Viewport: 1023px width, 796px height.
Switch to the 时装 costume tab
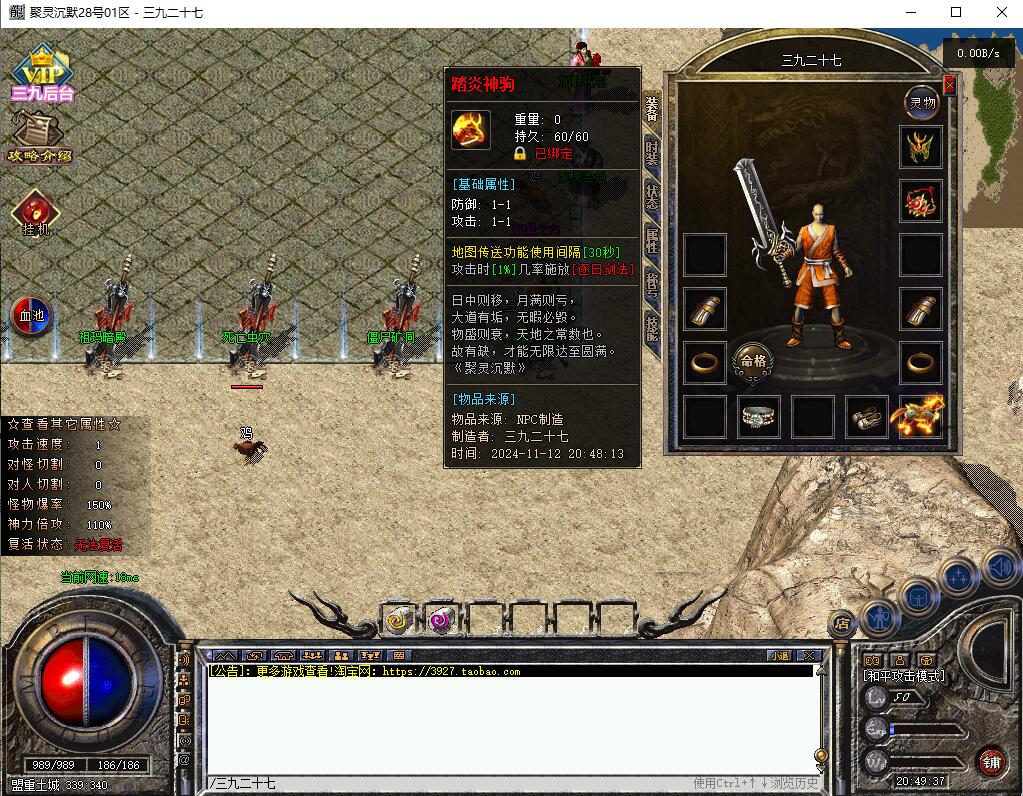click(652, 153)
